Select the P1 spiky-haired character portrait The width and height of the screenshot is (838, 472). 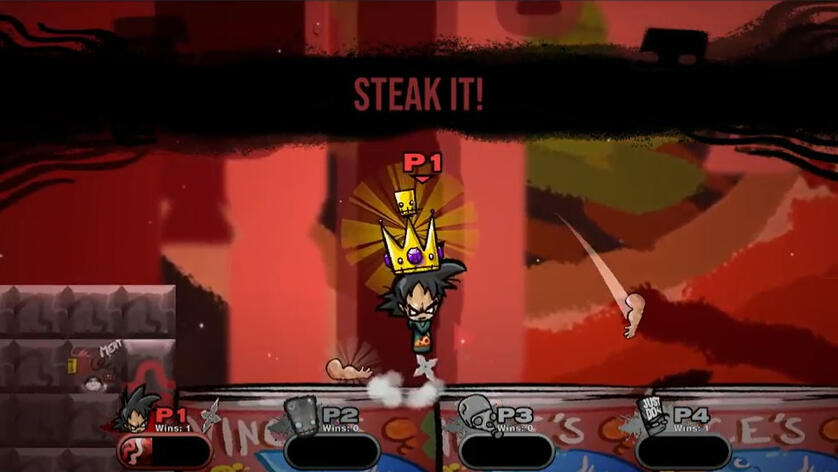(135, 410)
